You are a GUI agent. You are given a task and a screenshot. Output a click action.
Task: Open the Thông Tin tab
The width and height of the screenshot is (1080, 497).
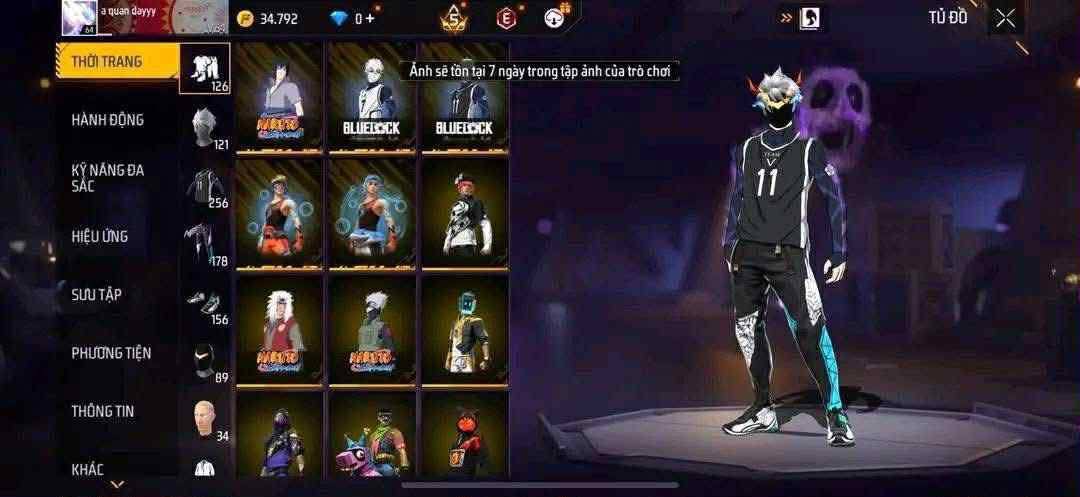pyautogui.click(x=102, y=411)
